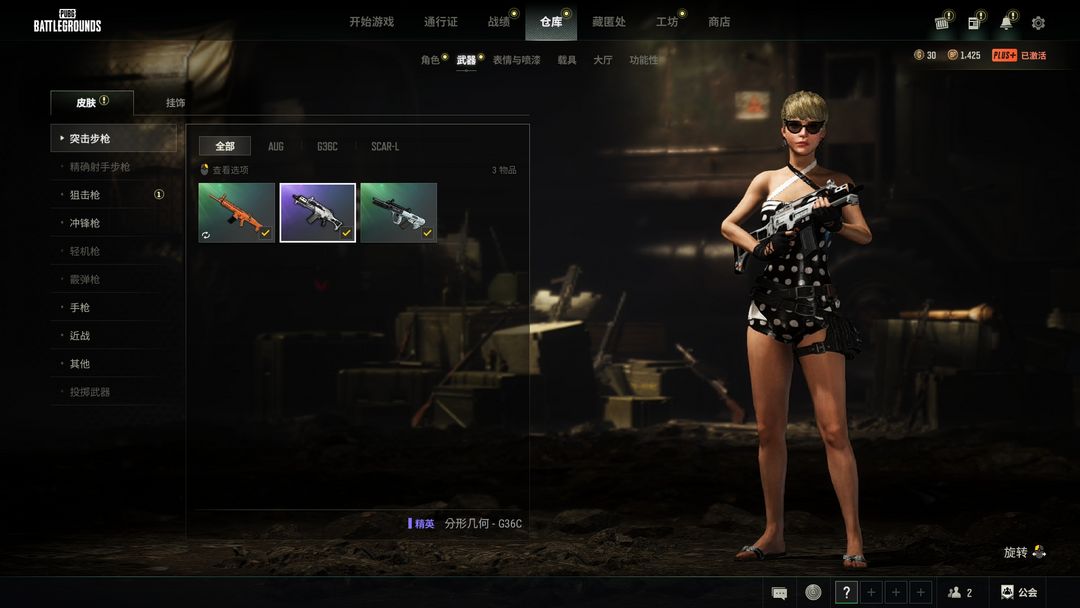Filter skins by AUG

pos(276,146)
